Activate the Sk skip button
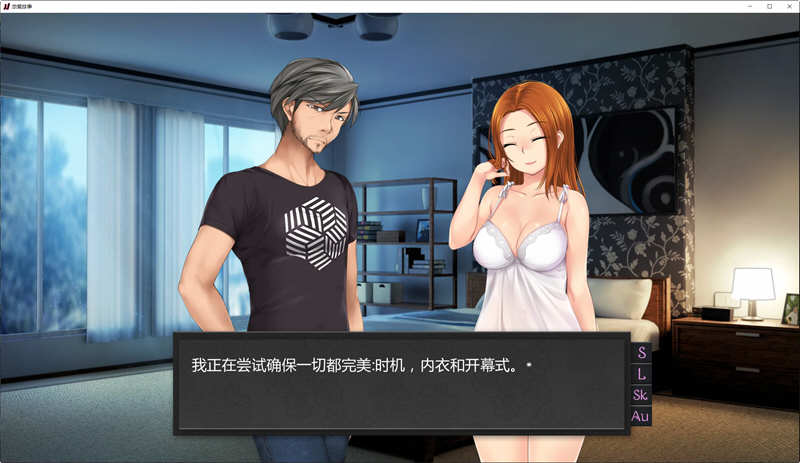Screen dimensions: 800x463 point(641,395)
